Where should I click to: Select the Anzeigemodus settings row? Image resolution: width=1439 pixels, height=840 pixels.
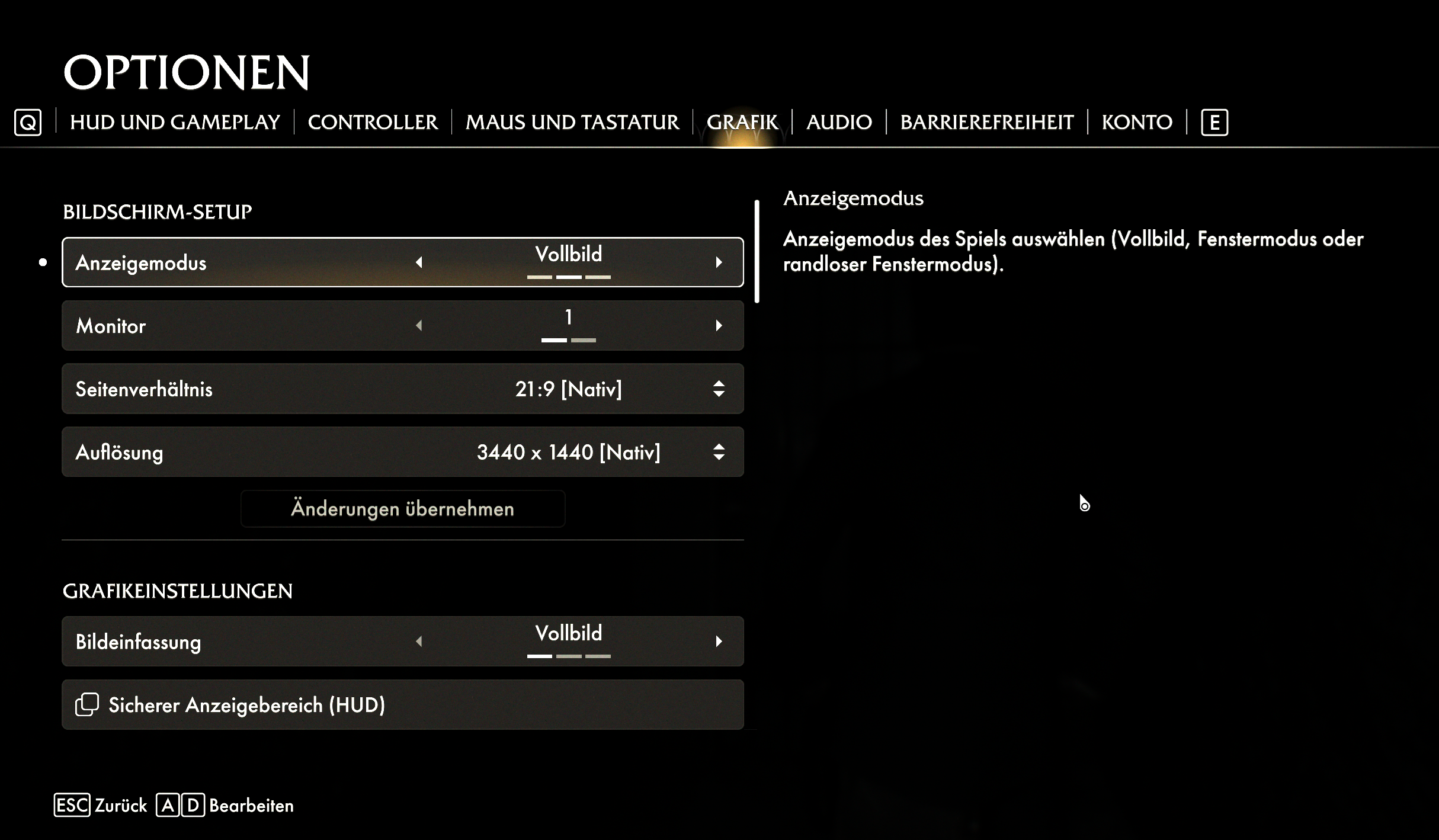pos(402,262)
